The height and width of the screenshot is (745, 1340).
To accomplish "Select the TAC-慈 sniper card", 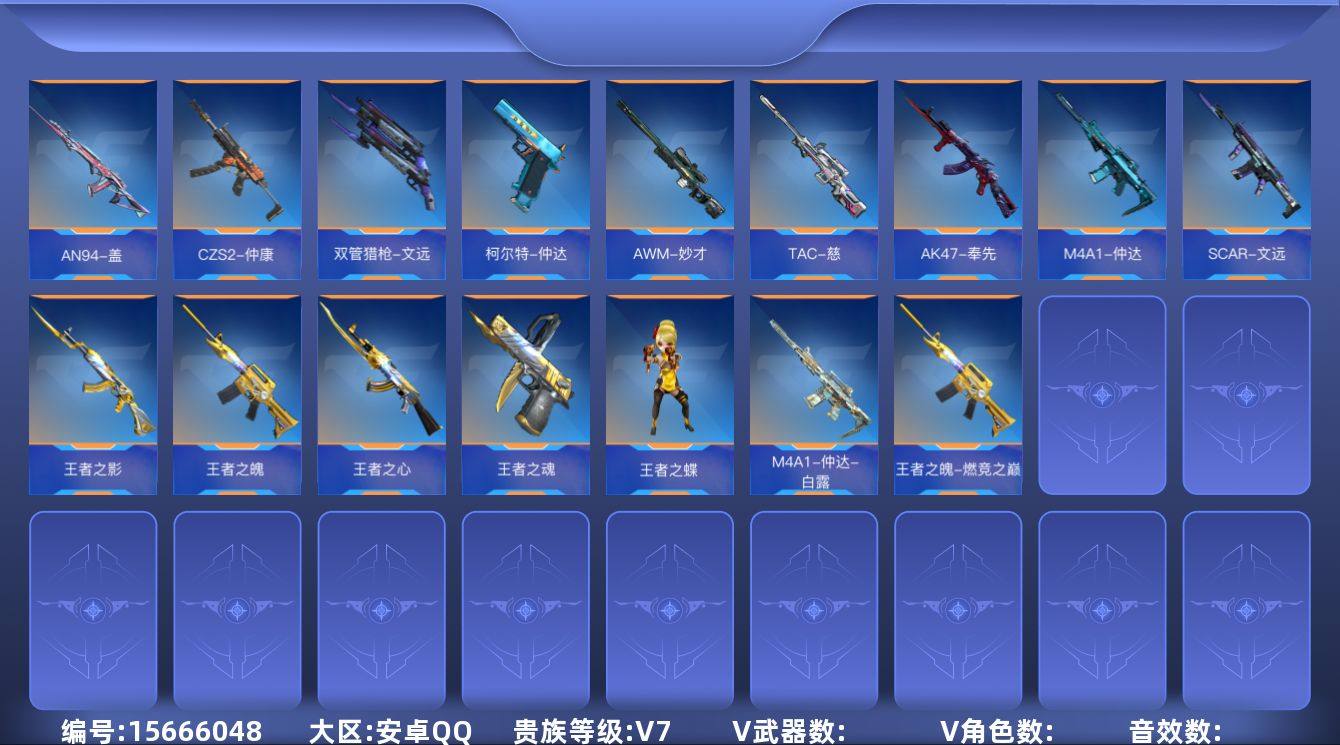I will click(813, 170).
